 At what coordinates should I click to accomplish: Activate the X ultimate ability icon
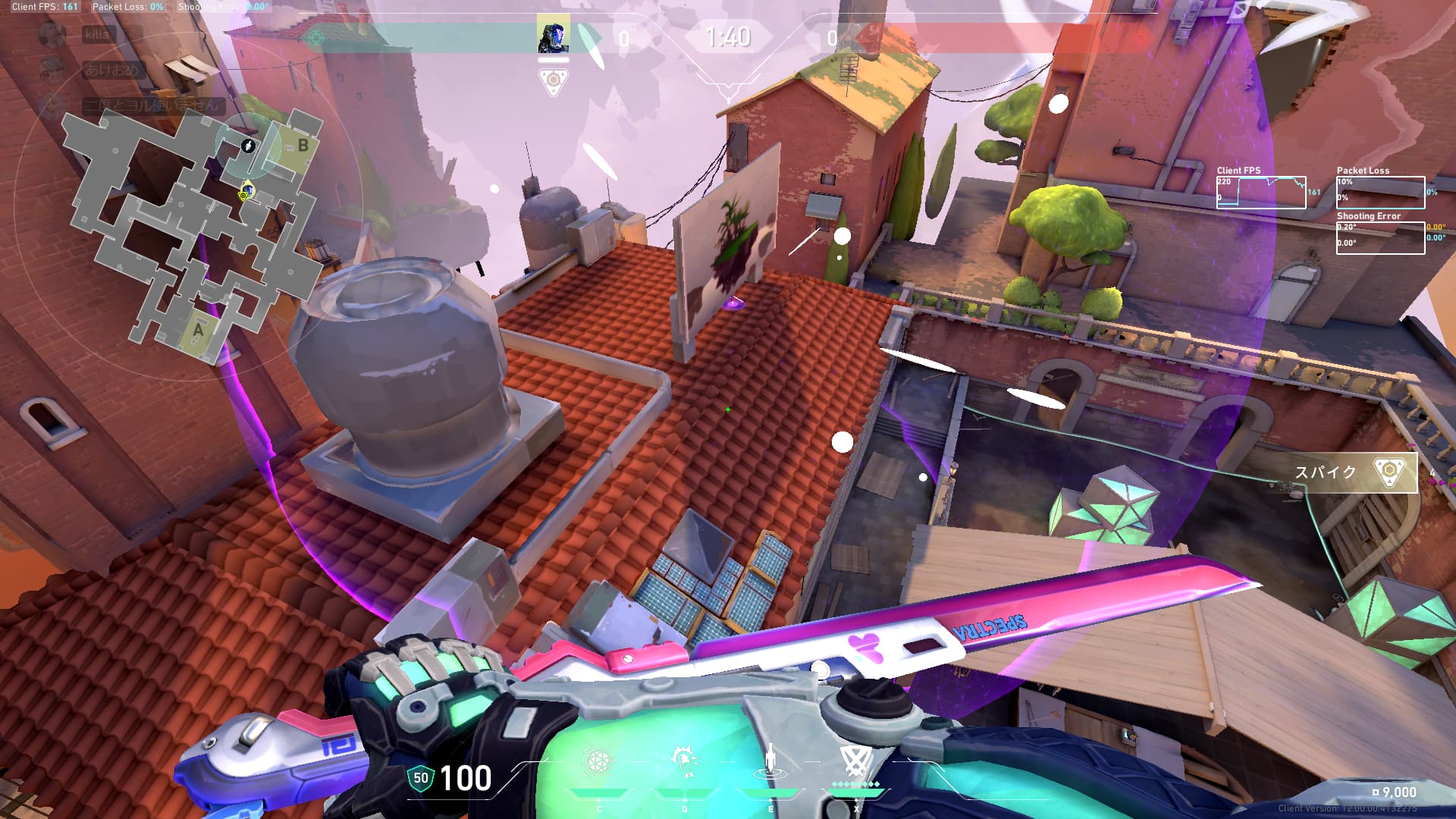tap(856, 761)
